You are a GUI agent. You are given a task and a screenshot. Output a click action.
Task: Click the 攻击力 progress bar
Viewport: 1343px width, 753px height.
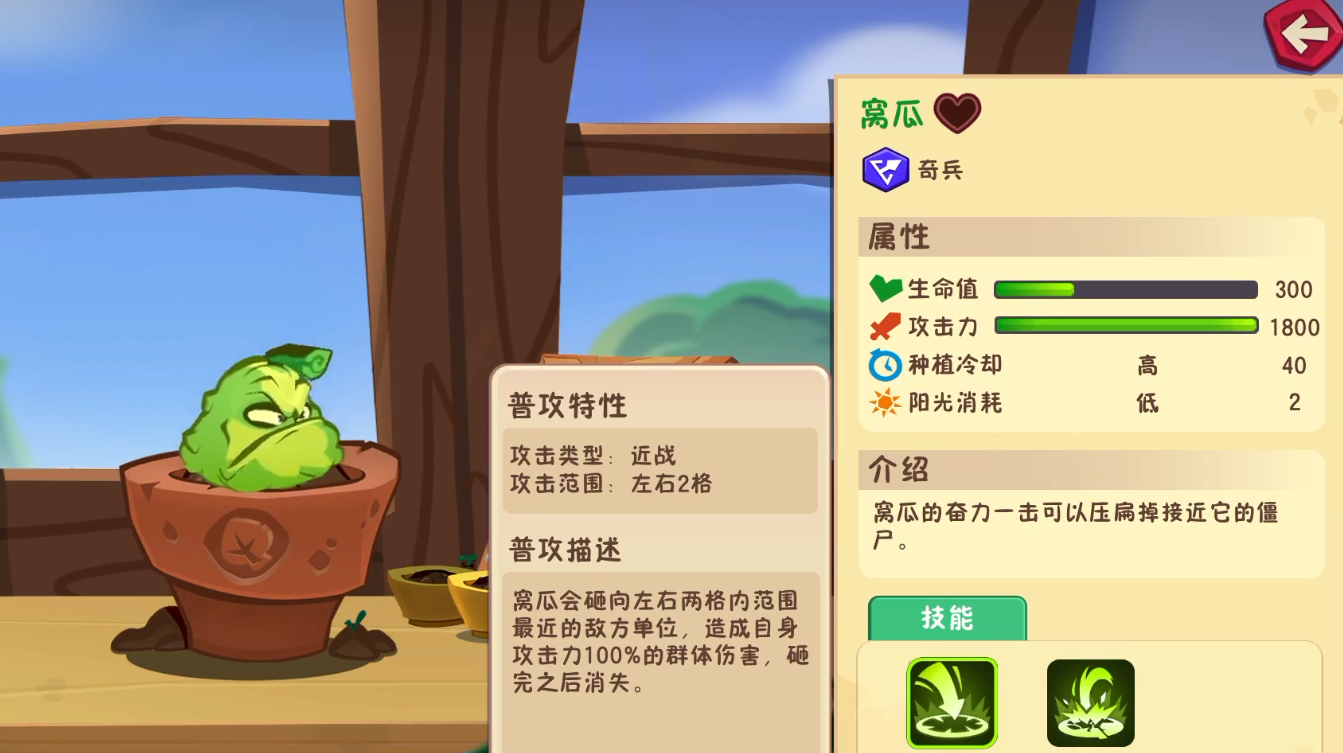tap(1124, 325)
